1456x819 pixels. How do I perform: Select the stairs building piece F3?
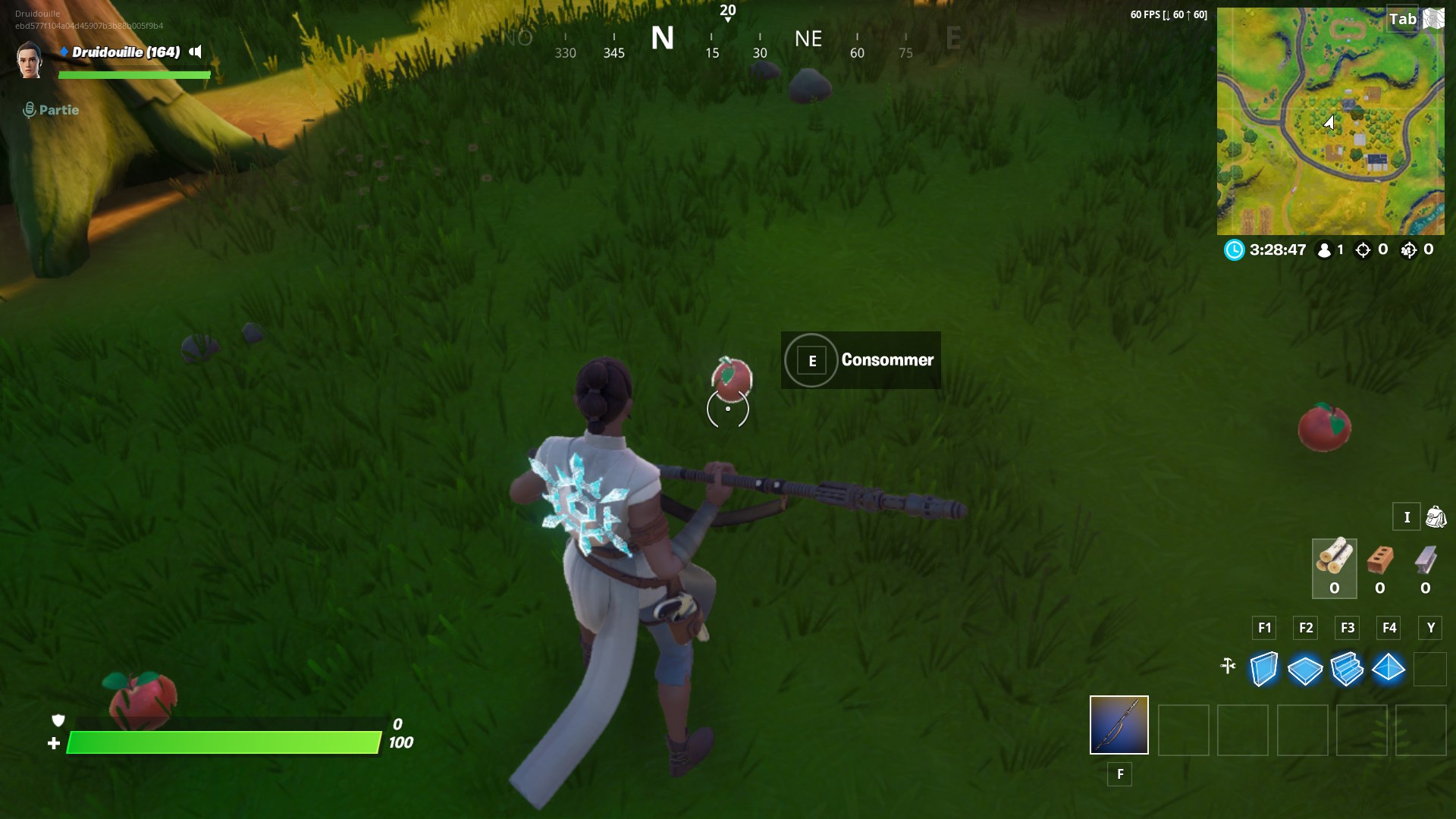[x=1346, y=669]
